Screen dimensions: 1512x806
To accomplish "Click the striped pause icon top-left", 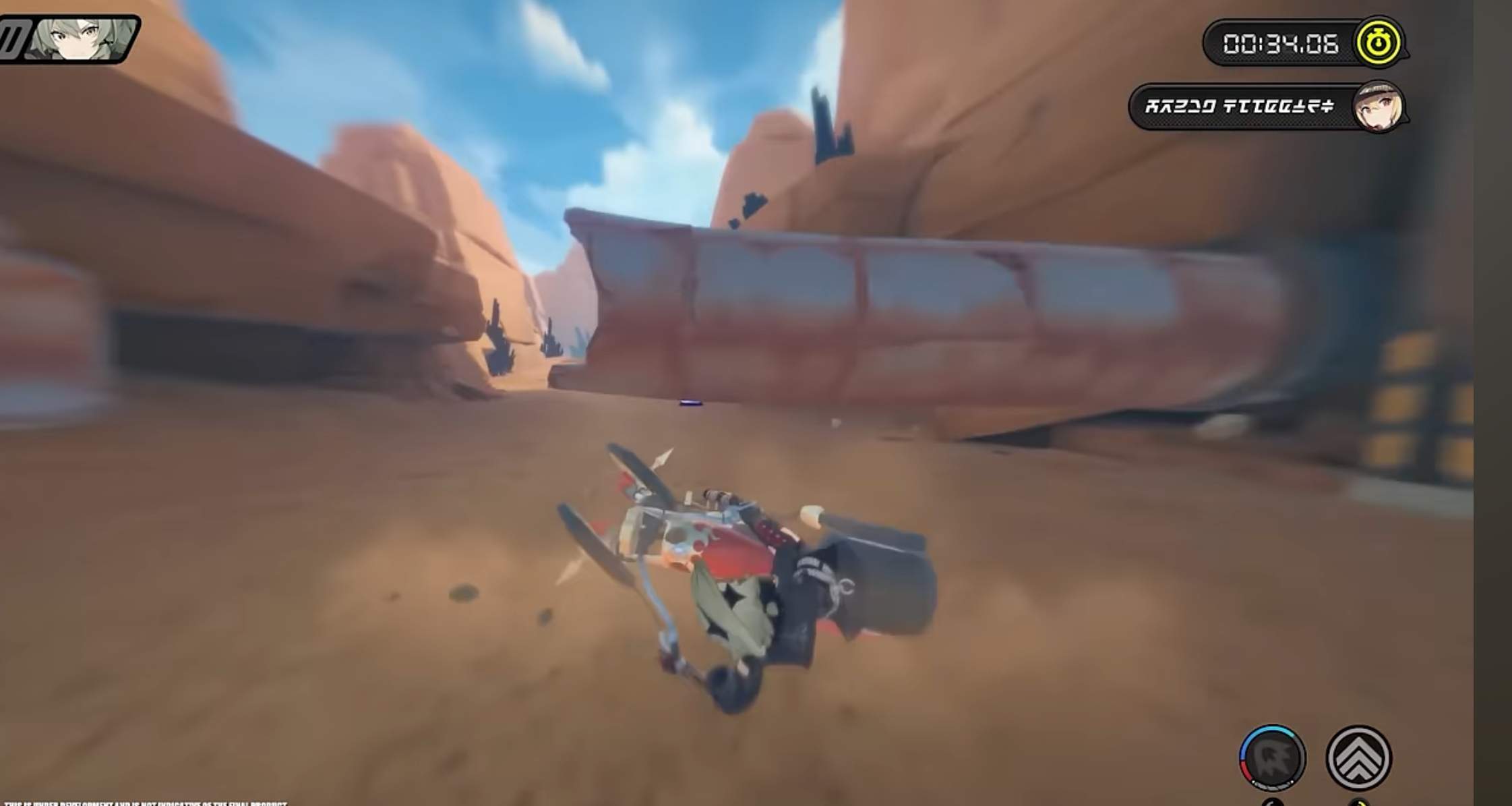I will (13, 37).
